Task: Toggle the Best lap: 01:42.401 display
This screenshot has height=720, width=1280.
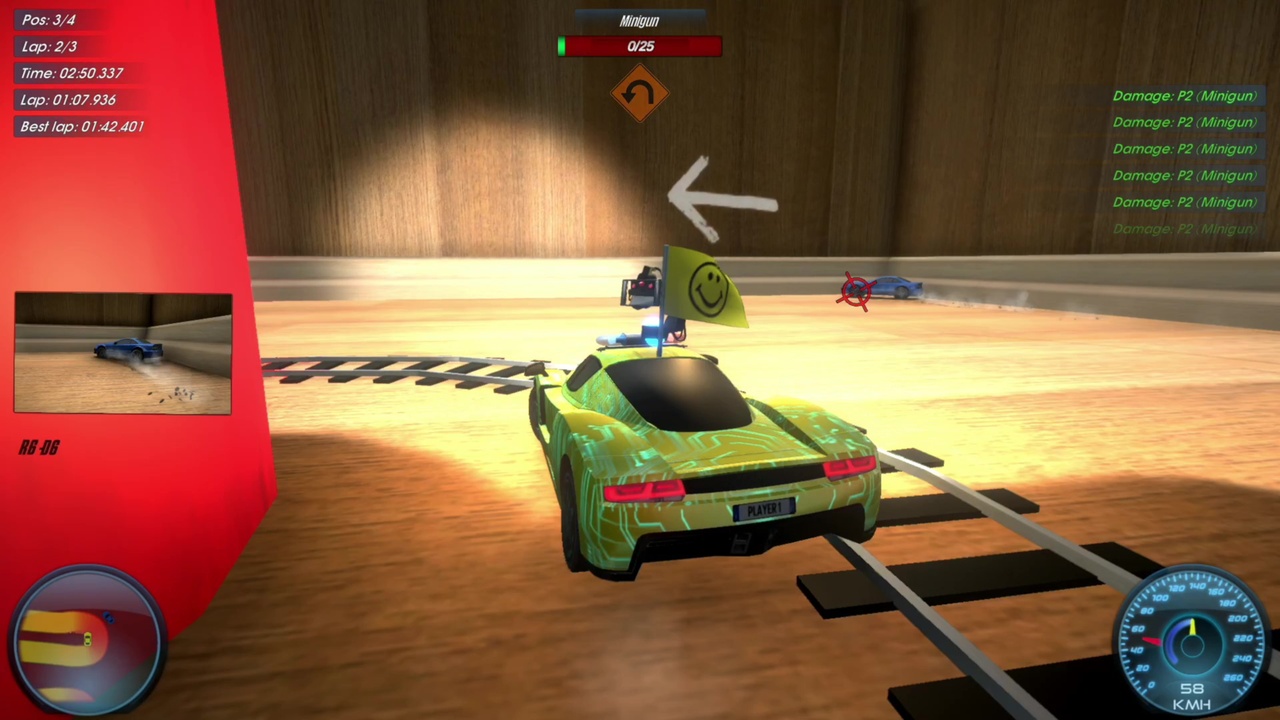Action: tap(81, 126)
